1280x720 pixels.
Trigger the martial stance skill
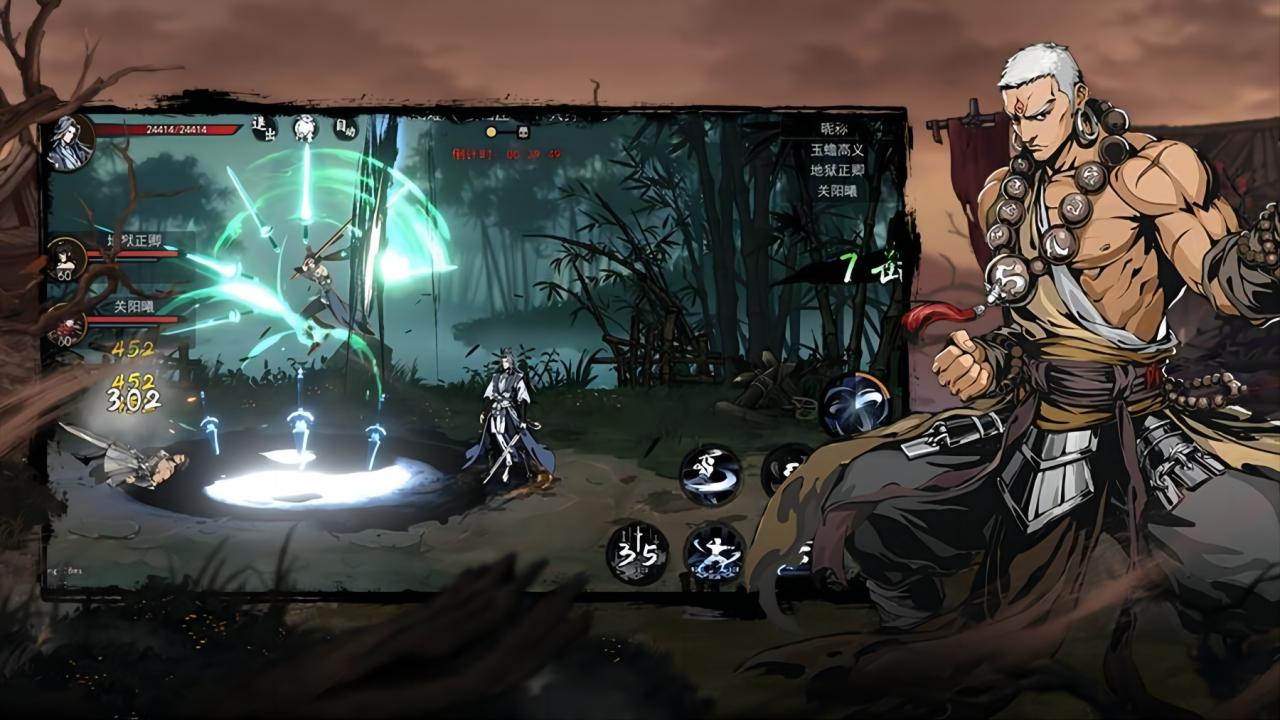click(x=714, y=553)
